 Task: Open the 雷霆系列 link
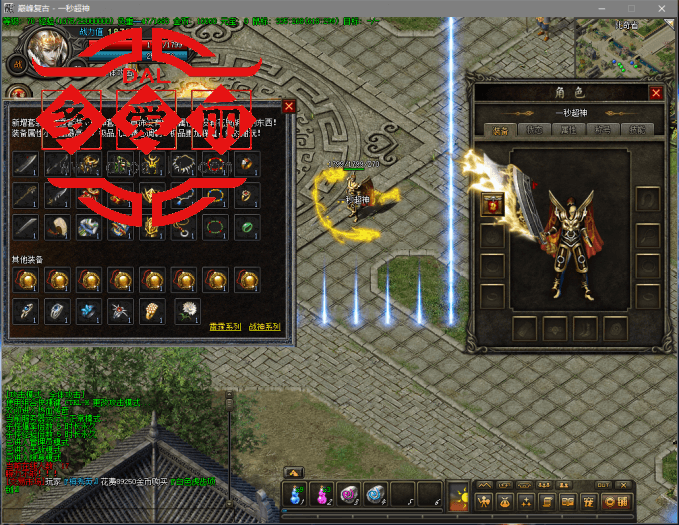pos(224,326)
